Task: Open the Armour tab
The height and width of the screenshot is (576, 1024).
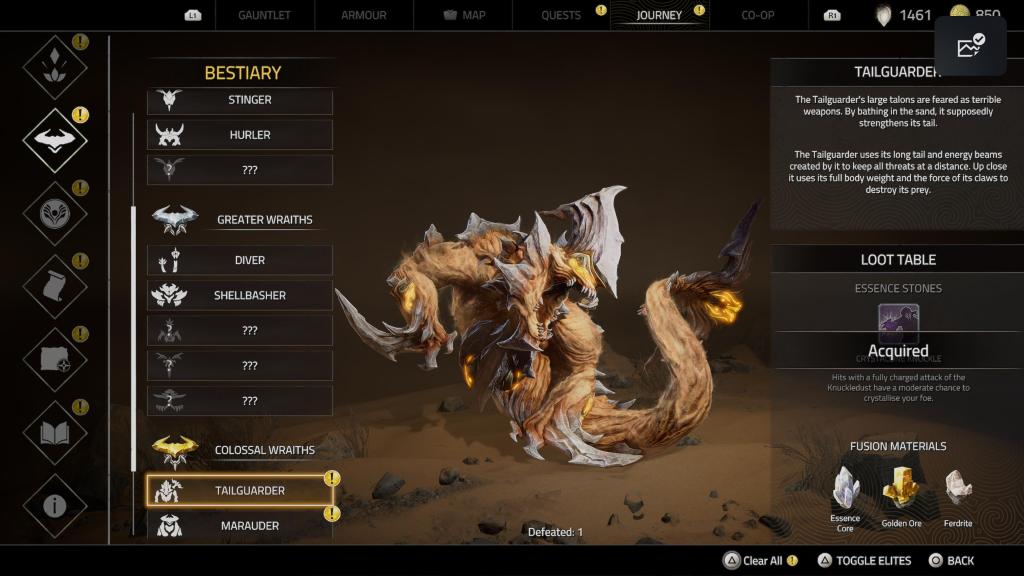Action: (x=362, y=15)
